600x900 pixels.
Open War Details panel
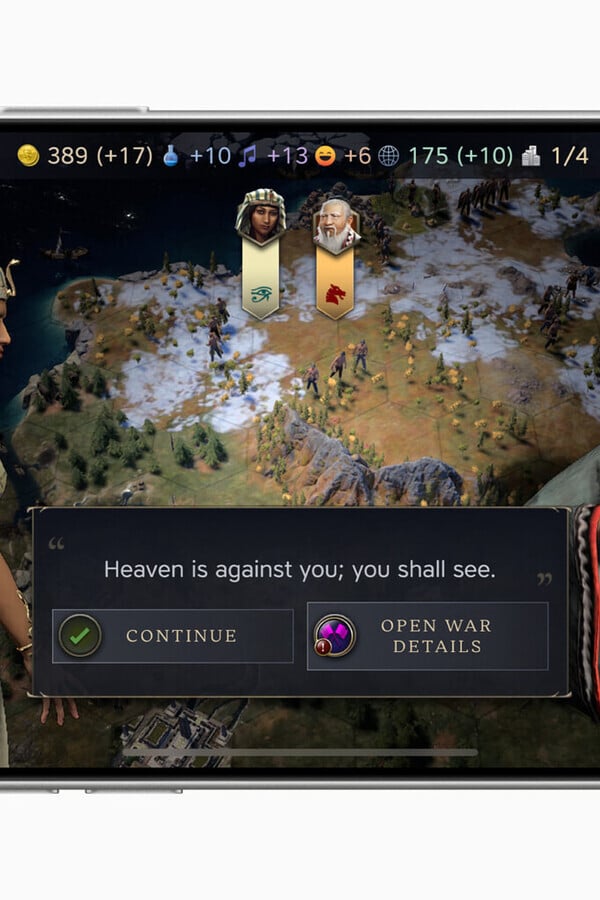point(427,636)
